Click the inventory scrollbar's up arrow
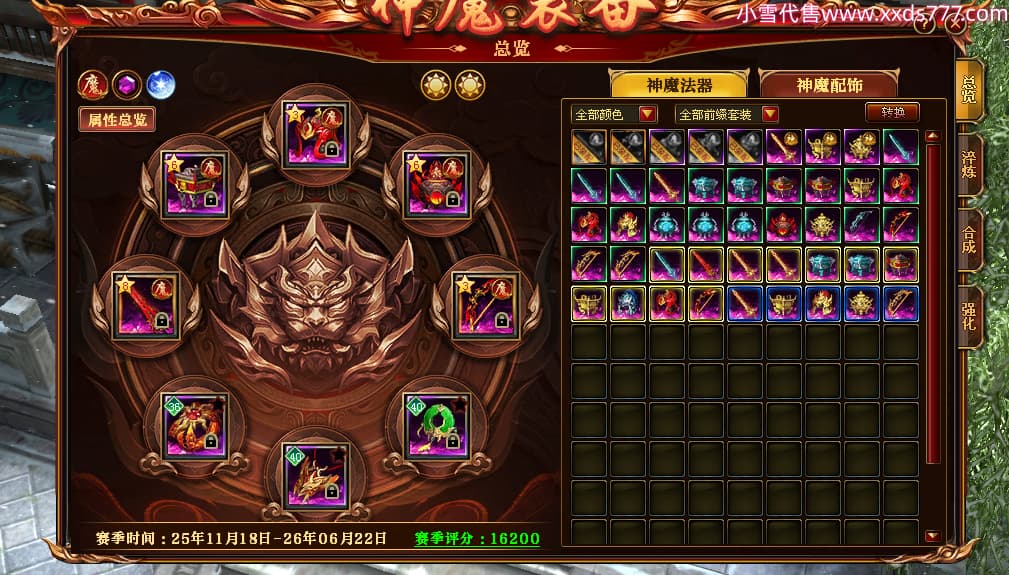This screenshot has height=575, width=1009. click(x=932, y=136)
